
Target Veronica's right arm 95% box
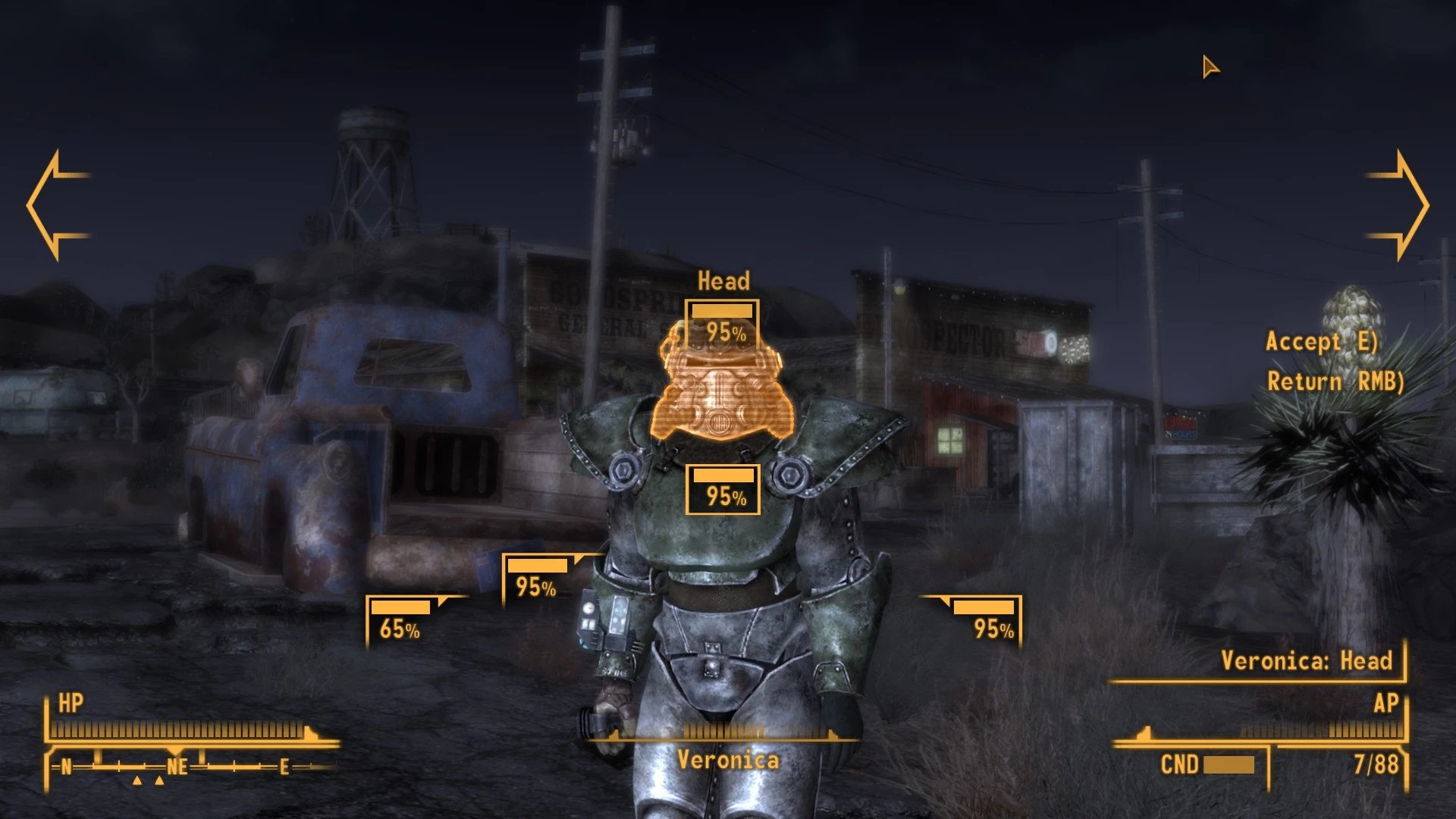pyautogui.click(x=538, y=579)
